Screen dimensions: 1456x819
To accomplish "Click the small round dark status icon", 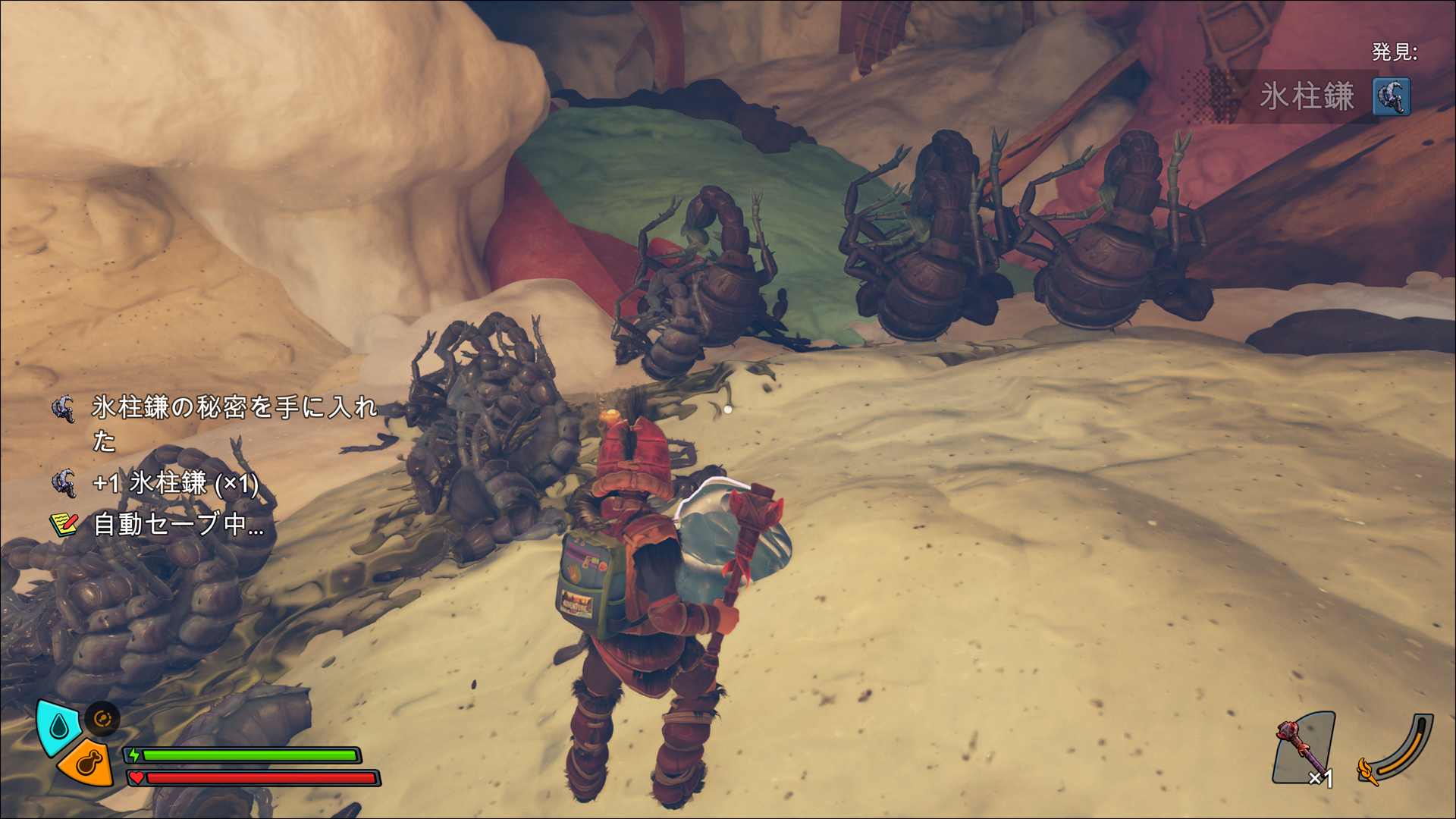I will coord(102,718).
